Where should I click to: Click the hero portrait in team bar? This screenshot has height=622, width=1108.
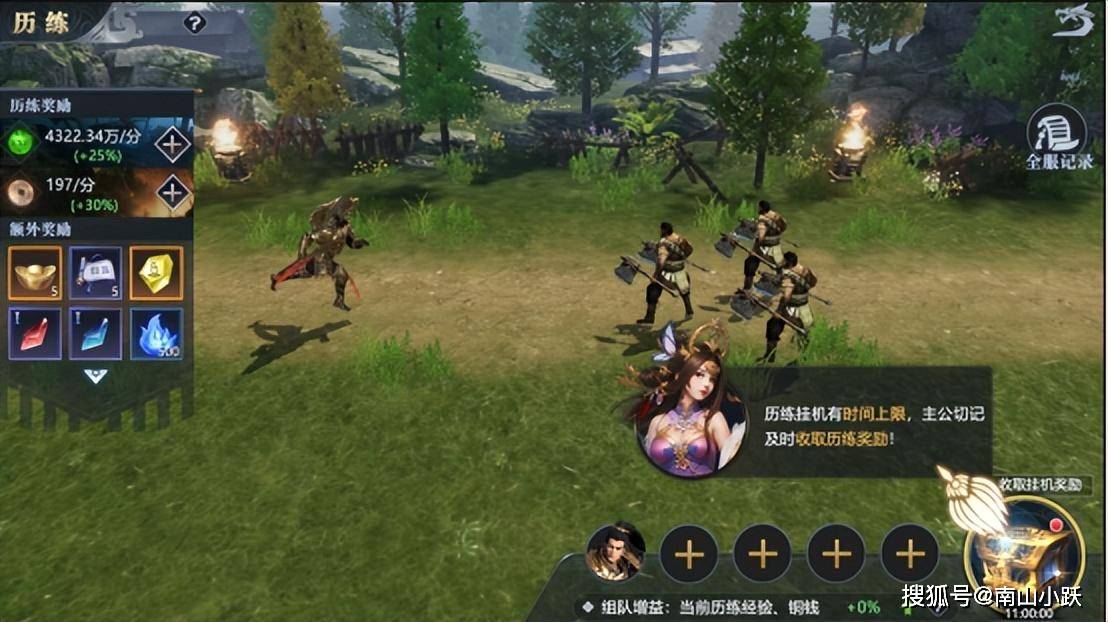[x=615, y=553]
